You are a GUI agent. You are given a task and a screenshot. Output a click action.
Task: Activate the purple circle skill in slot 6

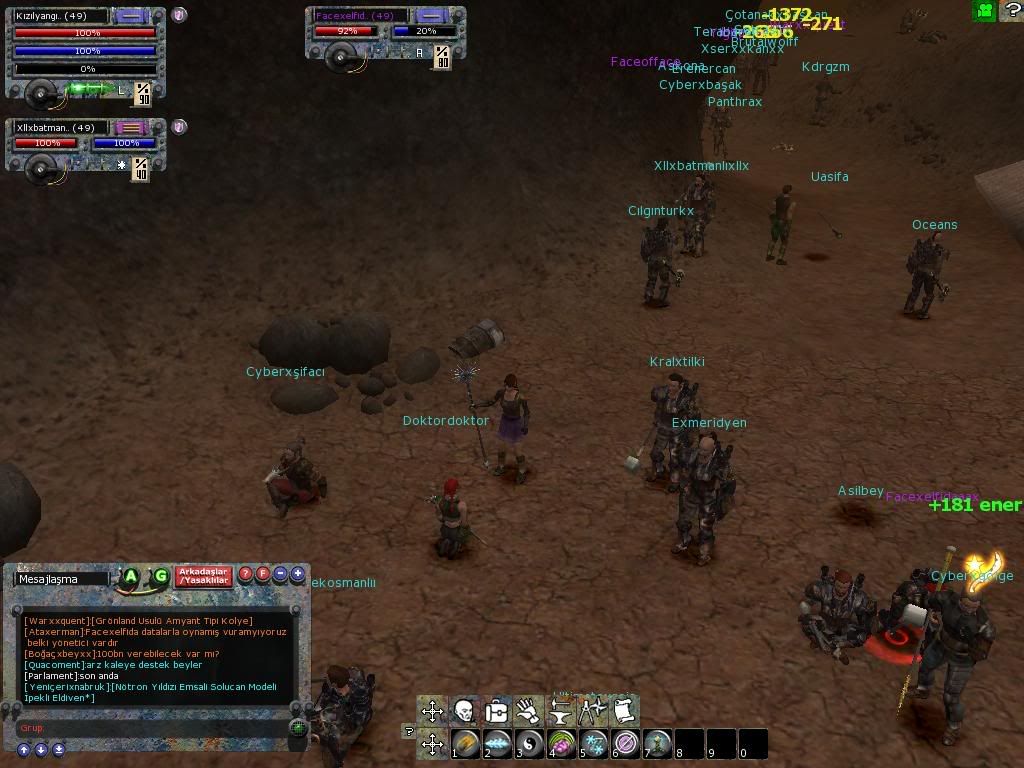[x=626, y=744]
